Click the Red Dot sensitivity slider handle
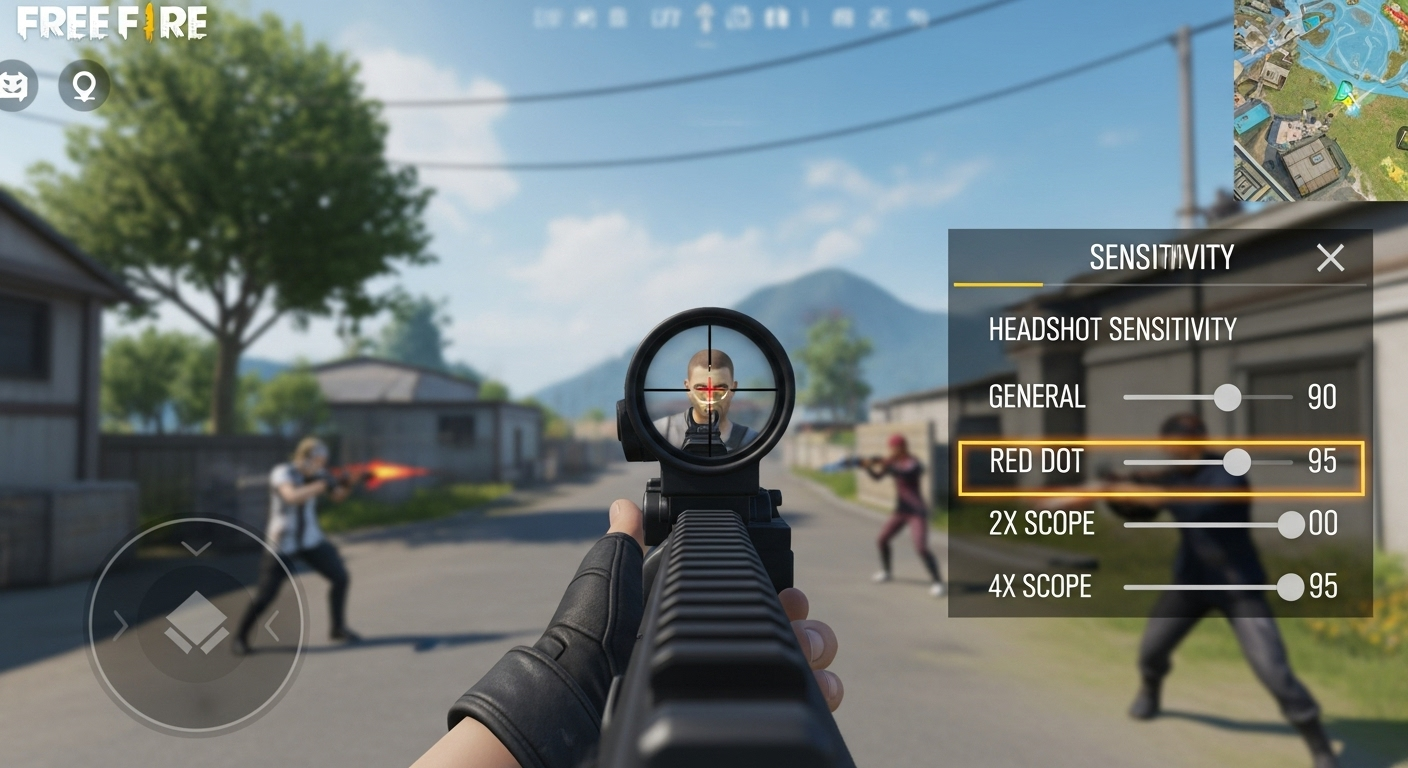The height and width of the screenshot is (768, 1408). click(1238, 462)
